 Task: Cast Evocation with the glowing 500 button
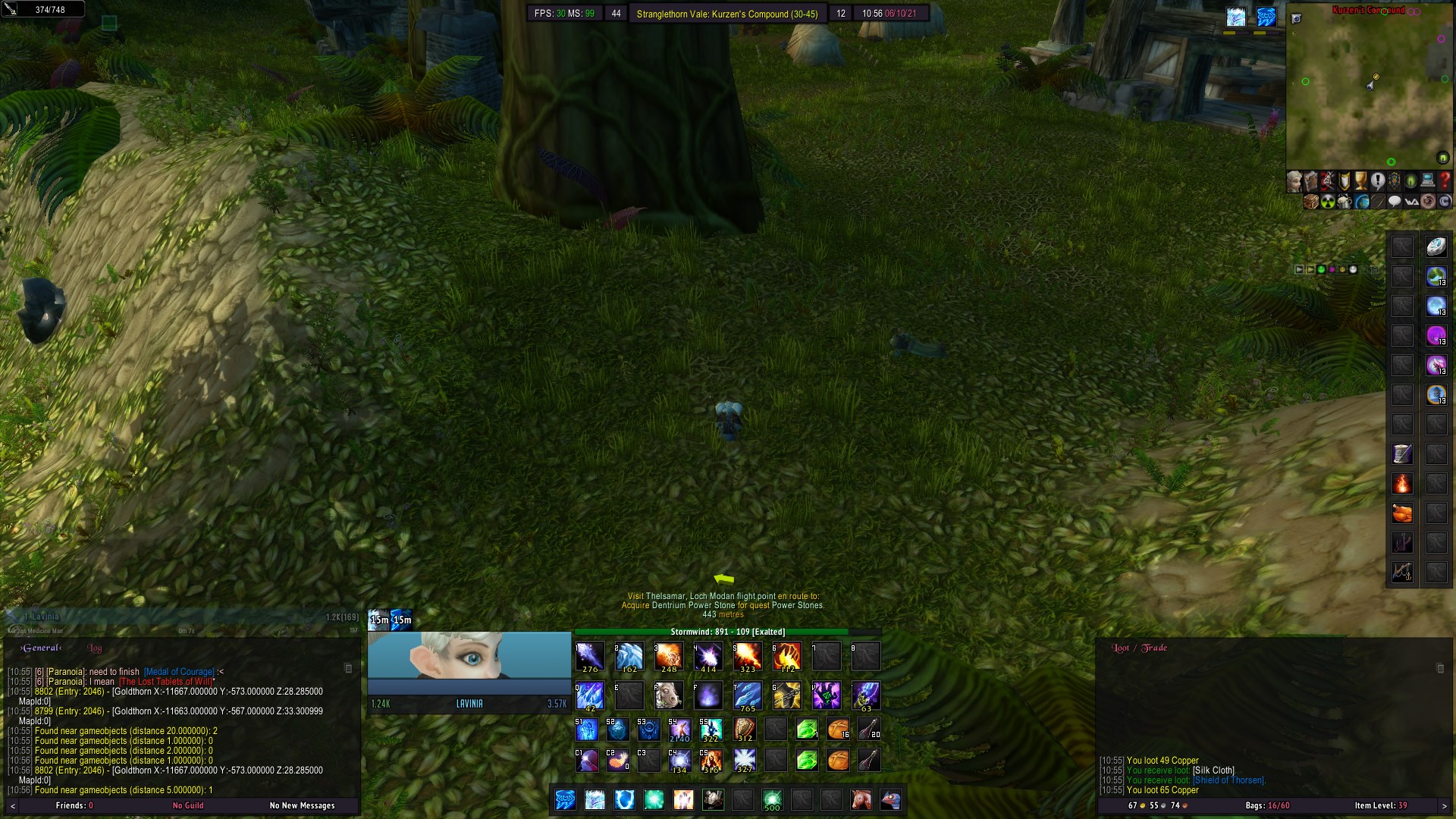pos(773,800)
